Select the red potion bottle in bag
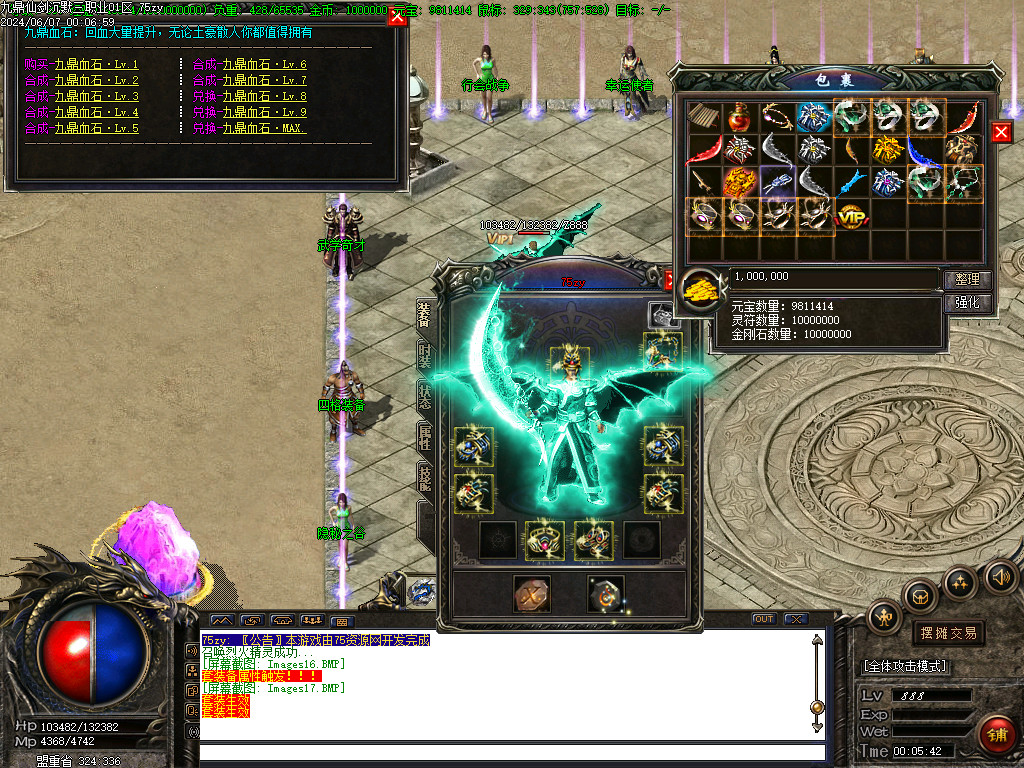The width and height of the screenshot is (1024, 768). [x=740, y=117]
